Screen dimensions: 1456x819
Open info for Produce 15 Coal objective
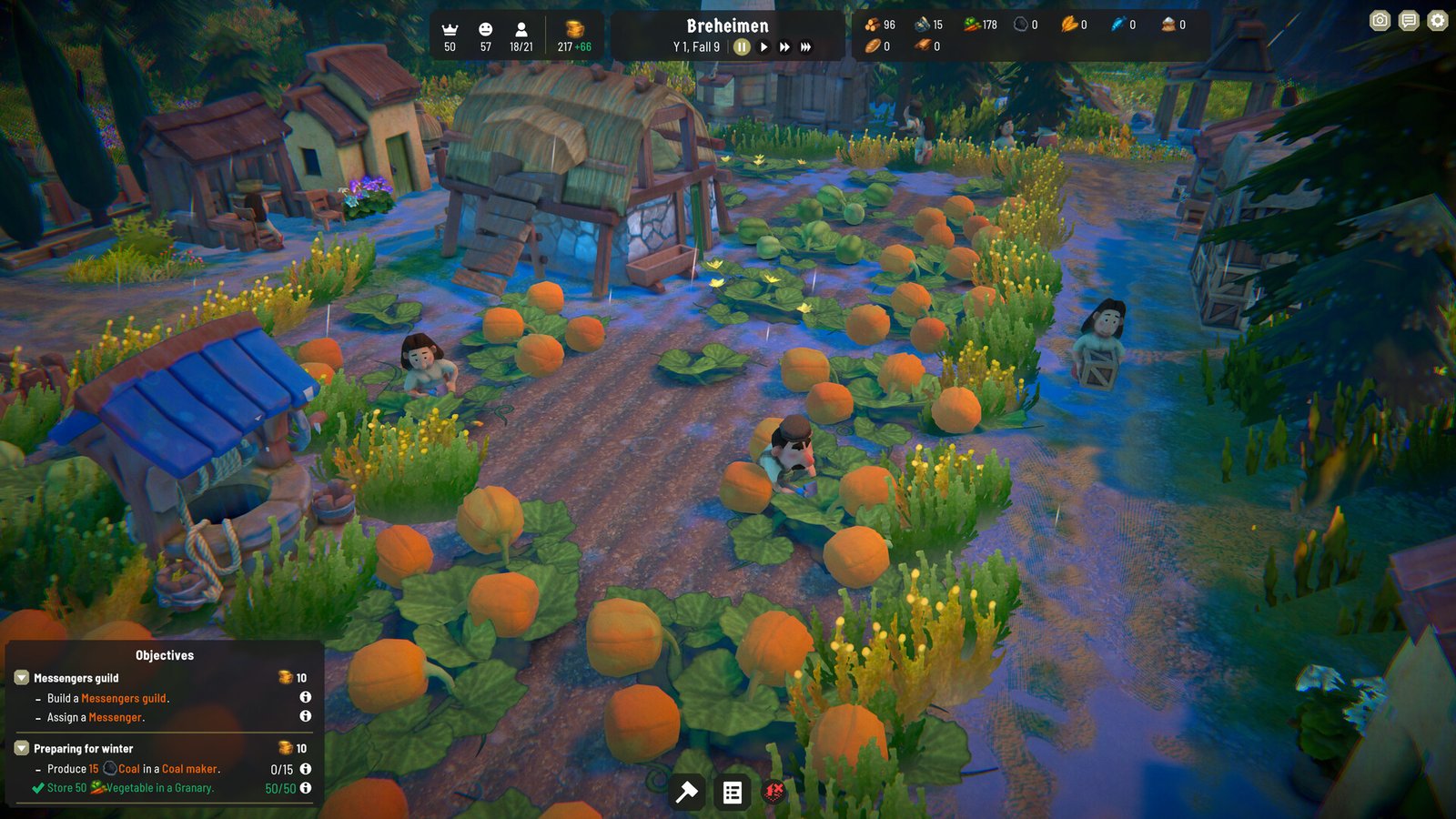[x=304, y=769]
